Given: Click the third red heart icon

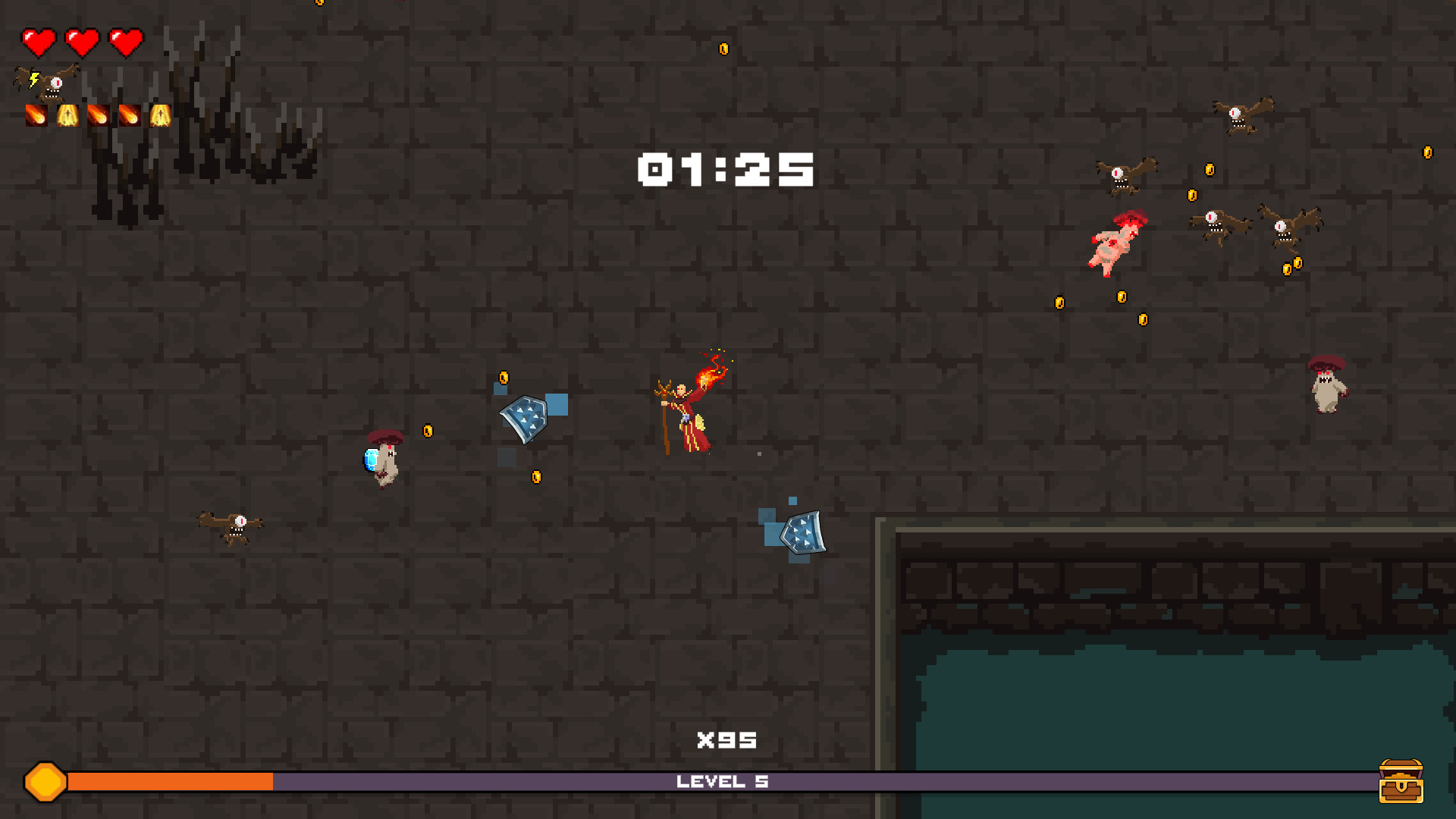Looking at the screenshot, I should click(125, 42).
